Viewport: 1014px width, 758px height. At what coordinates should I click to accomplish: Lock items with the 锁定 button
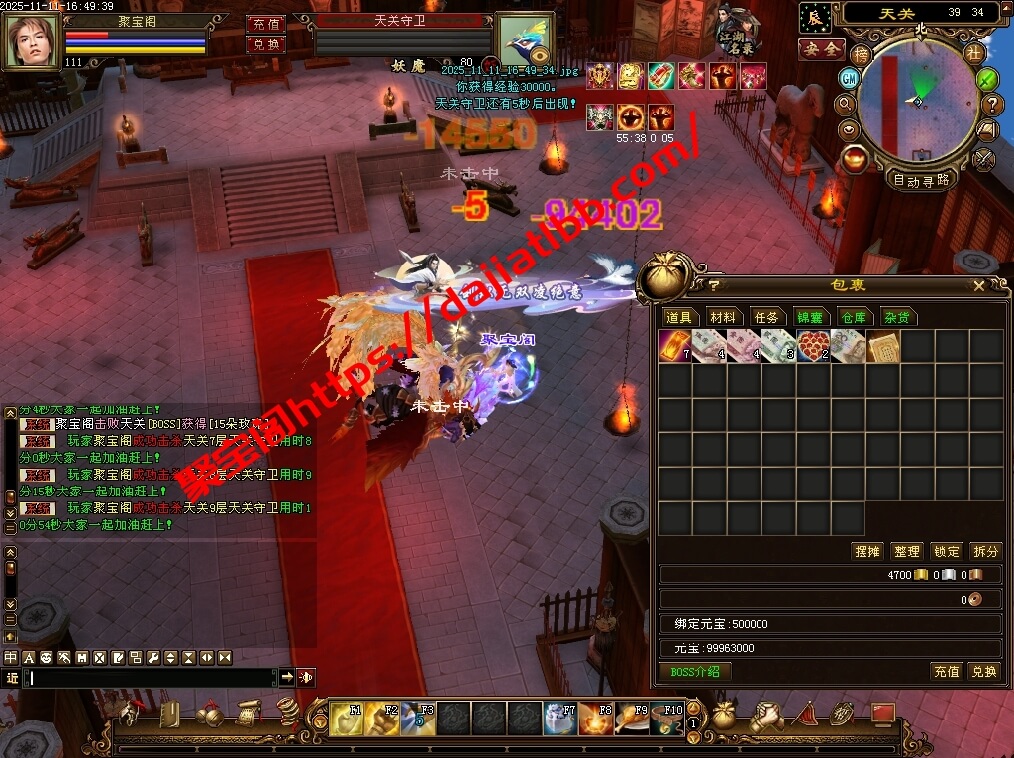click(x=946, y=551)
